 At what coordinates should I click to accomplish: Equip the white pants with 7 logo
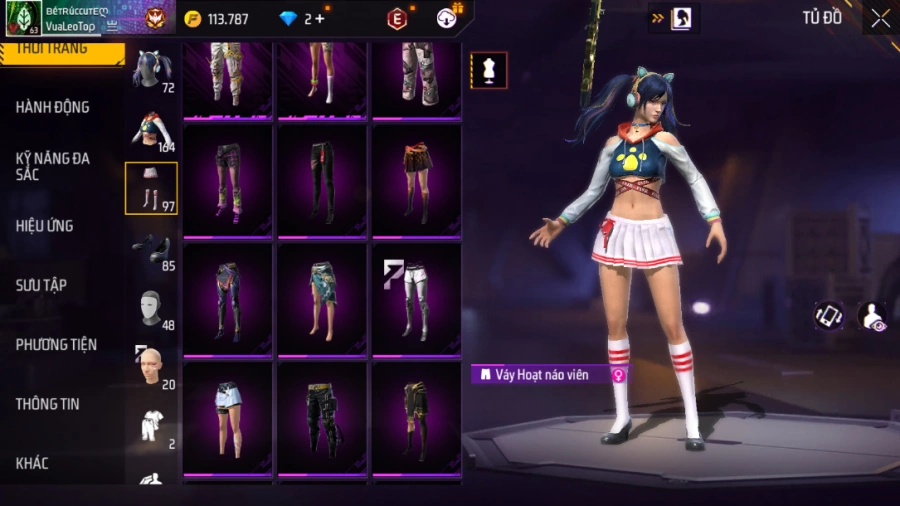(416, 298)
